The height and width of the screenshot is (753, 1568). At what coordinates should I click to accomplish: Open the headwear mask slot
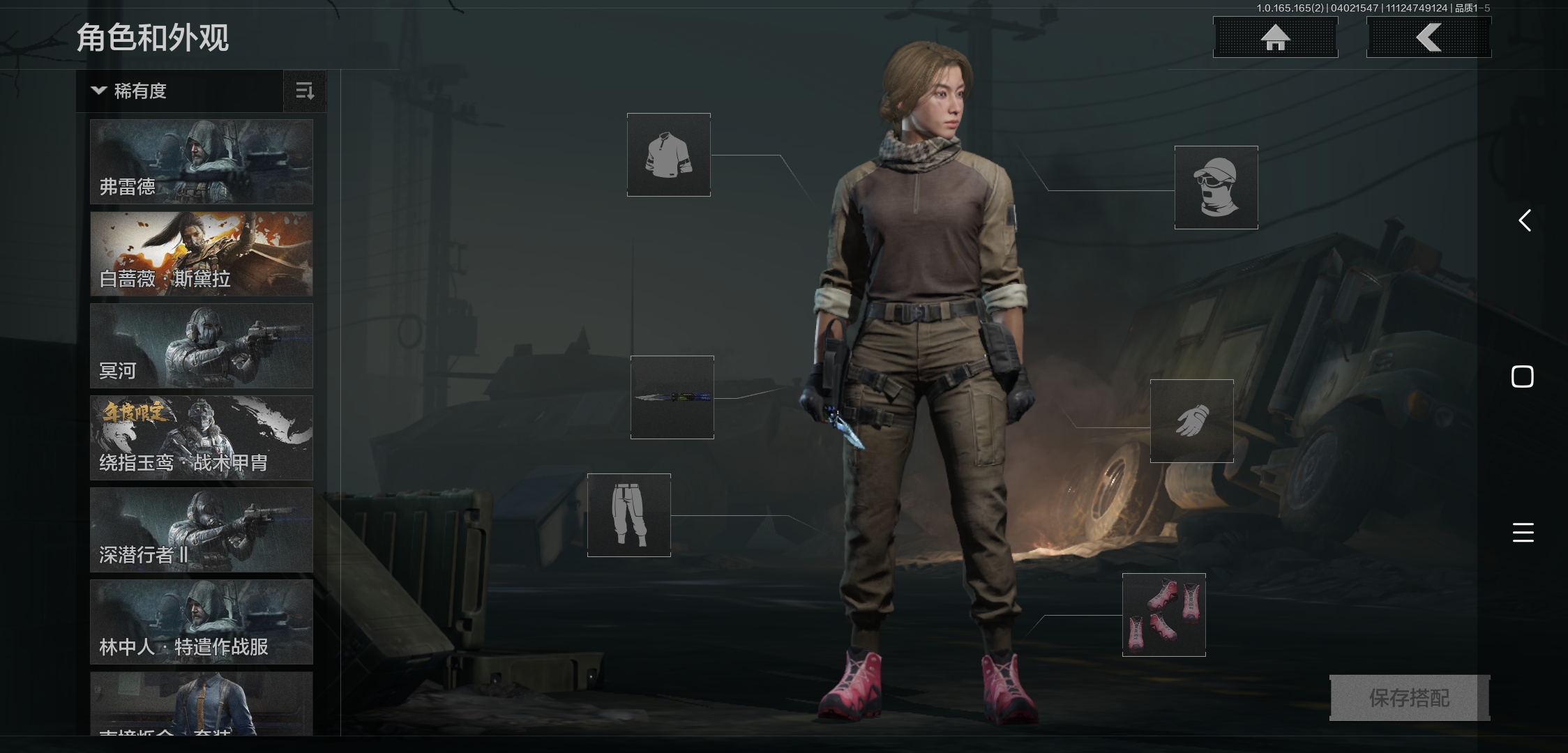pyautogui.click(x=1216, y=188)
